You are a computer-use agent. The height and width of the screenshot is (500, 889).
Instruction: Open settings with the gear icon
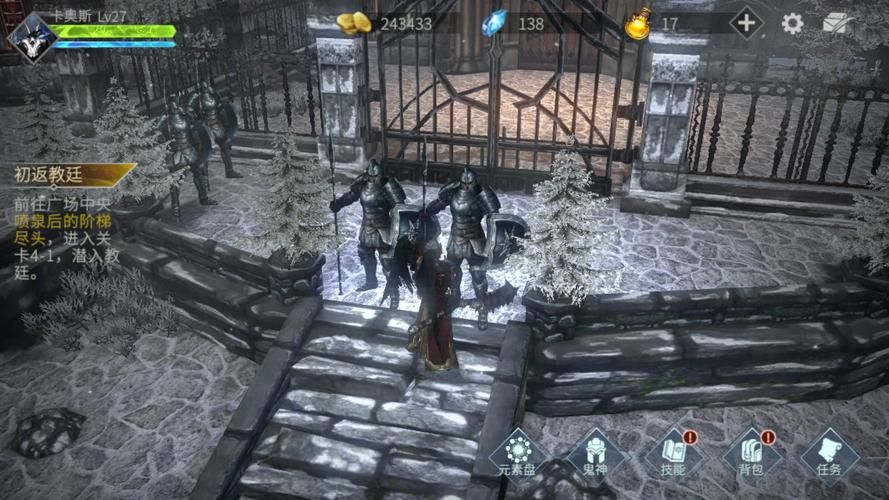point(792,24)
